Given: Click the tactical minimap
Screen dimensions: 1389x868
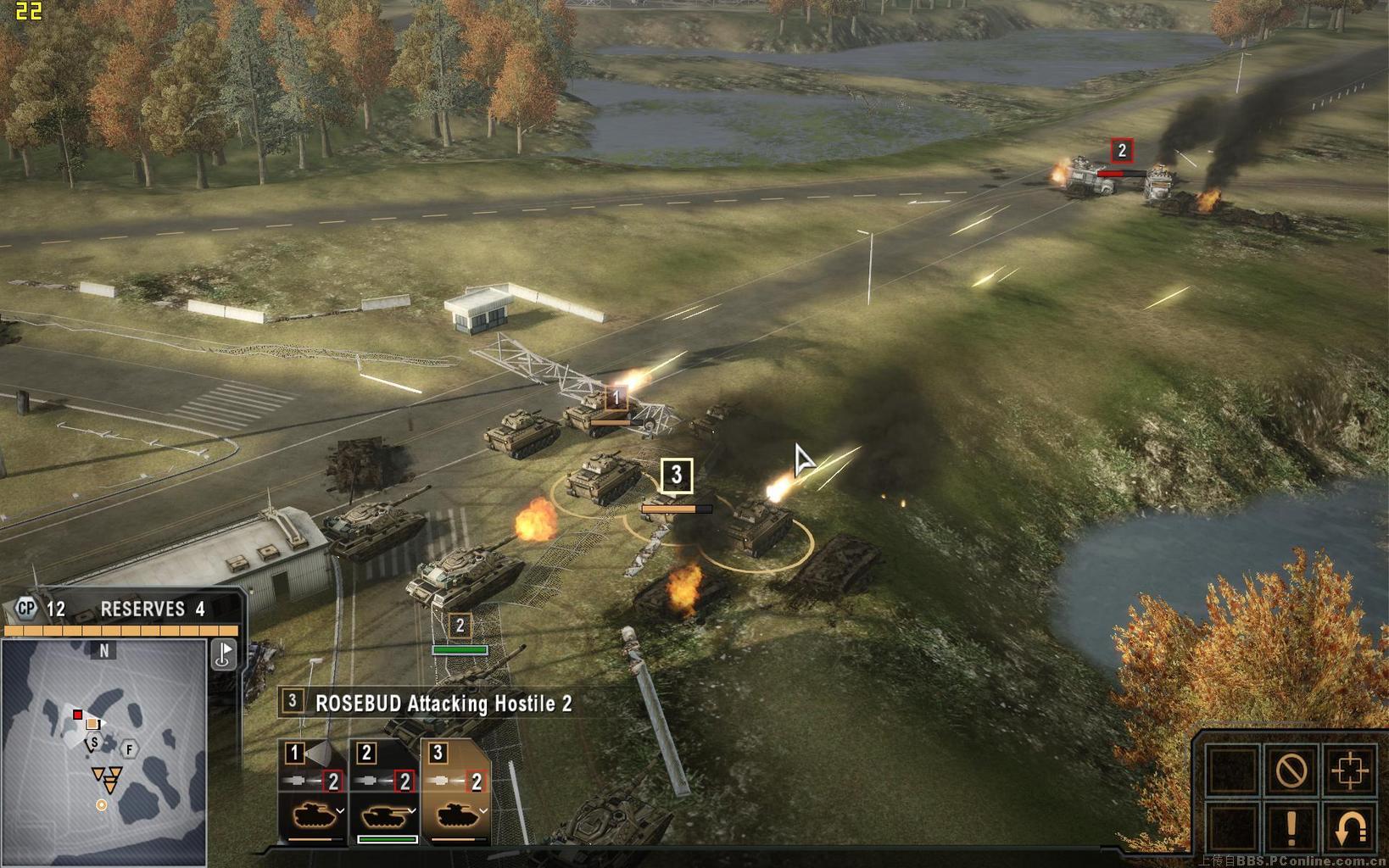Looking at the screenshot, I should click(x=103, y=751).
